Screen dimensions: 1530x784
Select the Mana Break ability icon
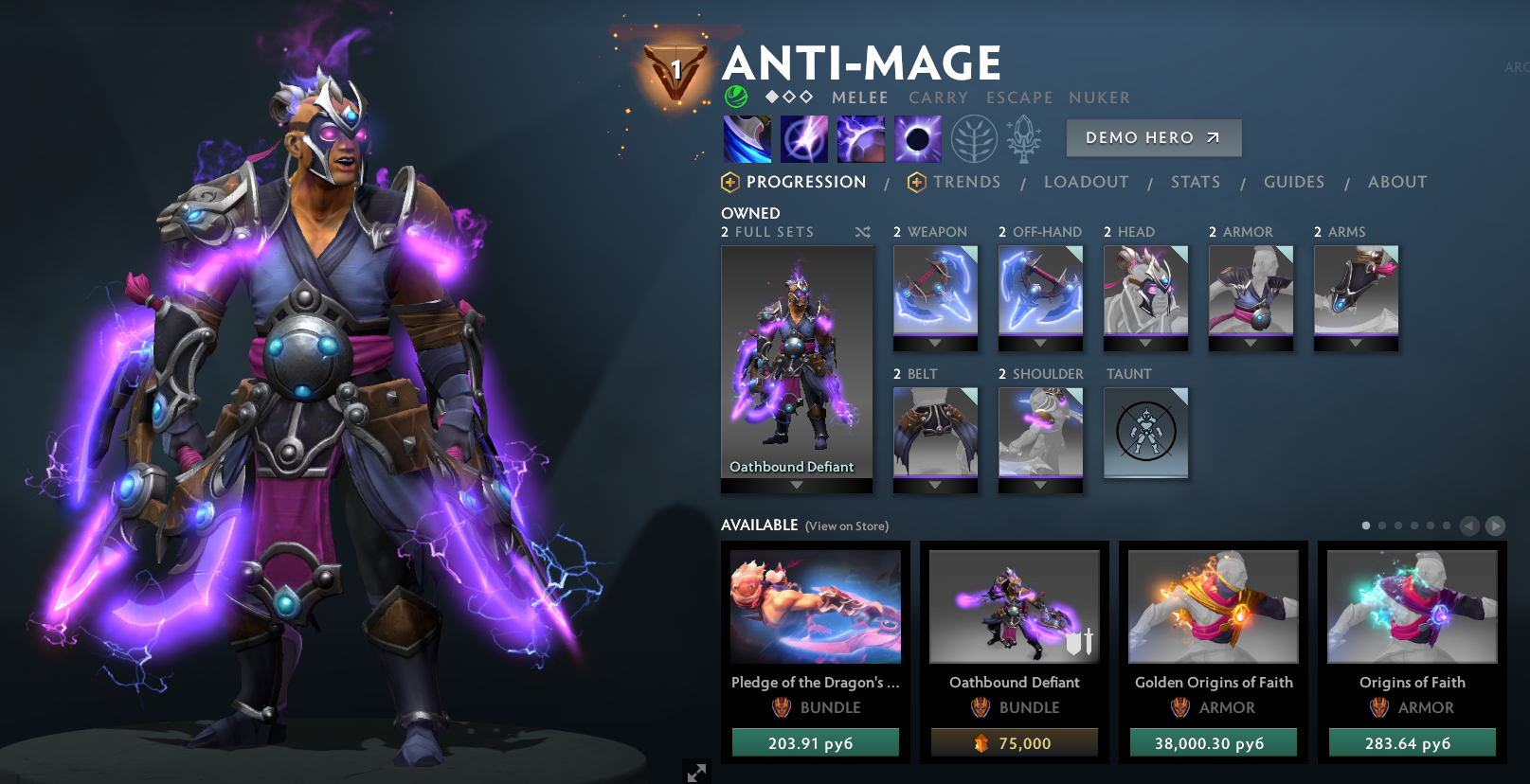(x=748, y=137)
